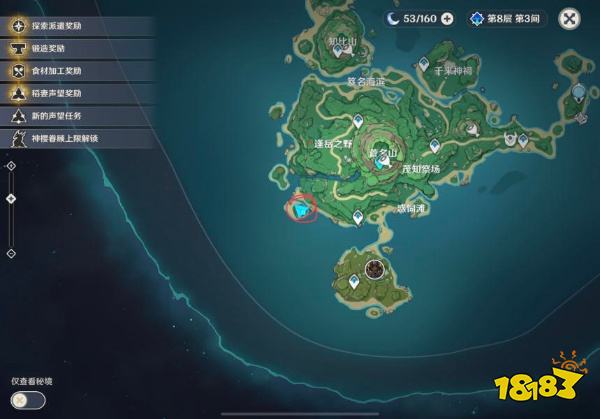Screen dimensions: 600x419
Task: Open the 神樱眷顾上限解锁 entry
Action: click(75, 141)
